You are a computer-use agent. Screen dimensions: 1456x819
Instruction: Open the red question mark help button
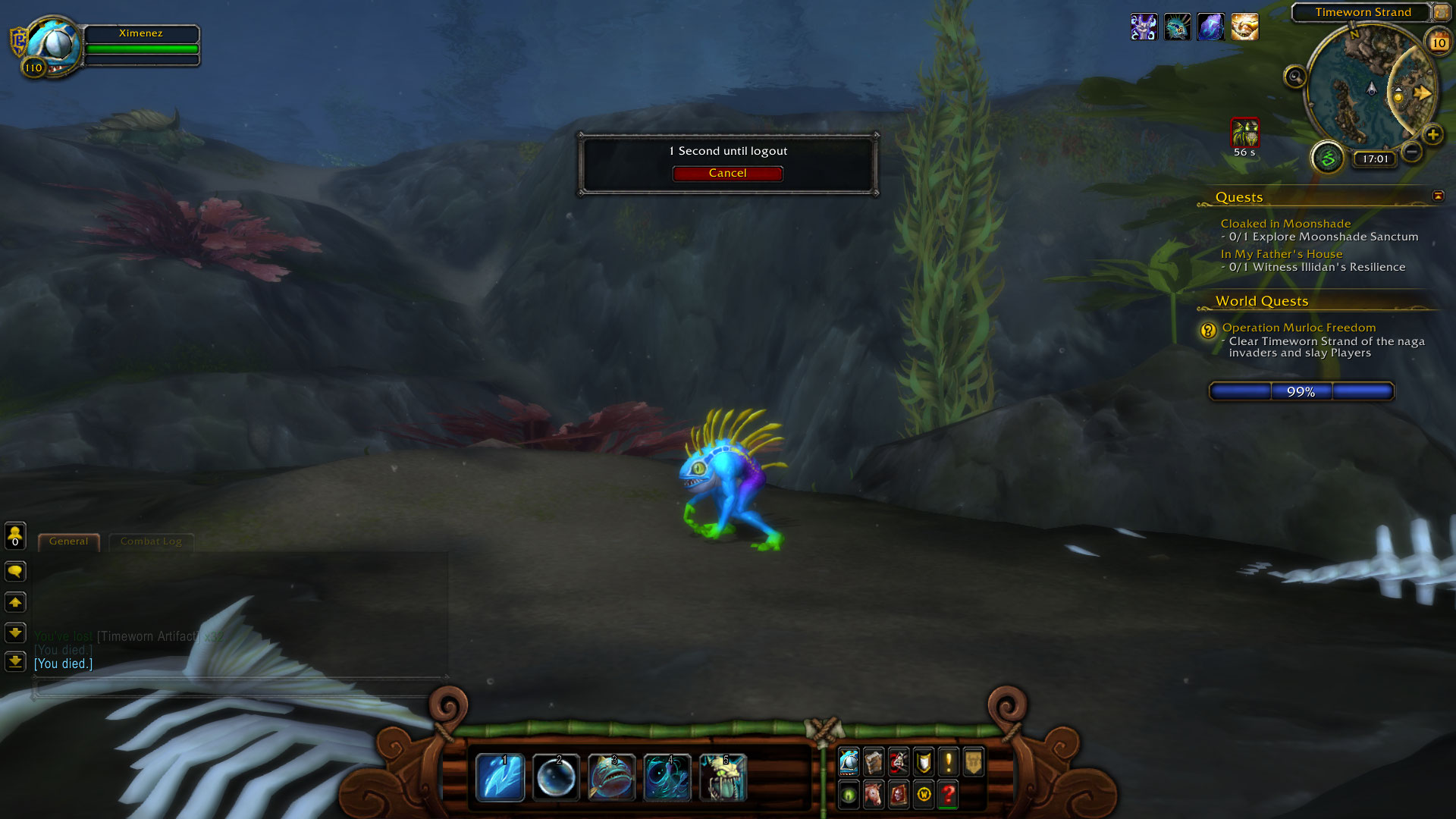(x=948, y=794)
